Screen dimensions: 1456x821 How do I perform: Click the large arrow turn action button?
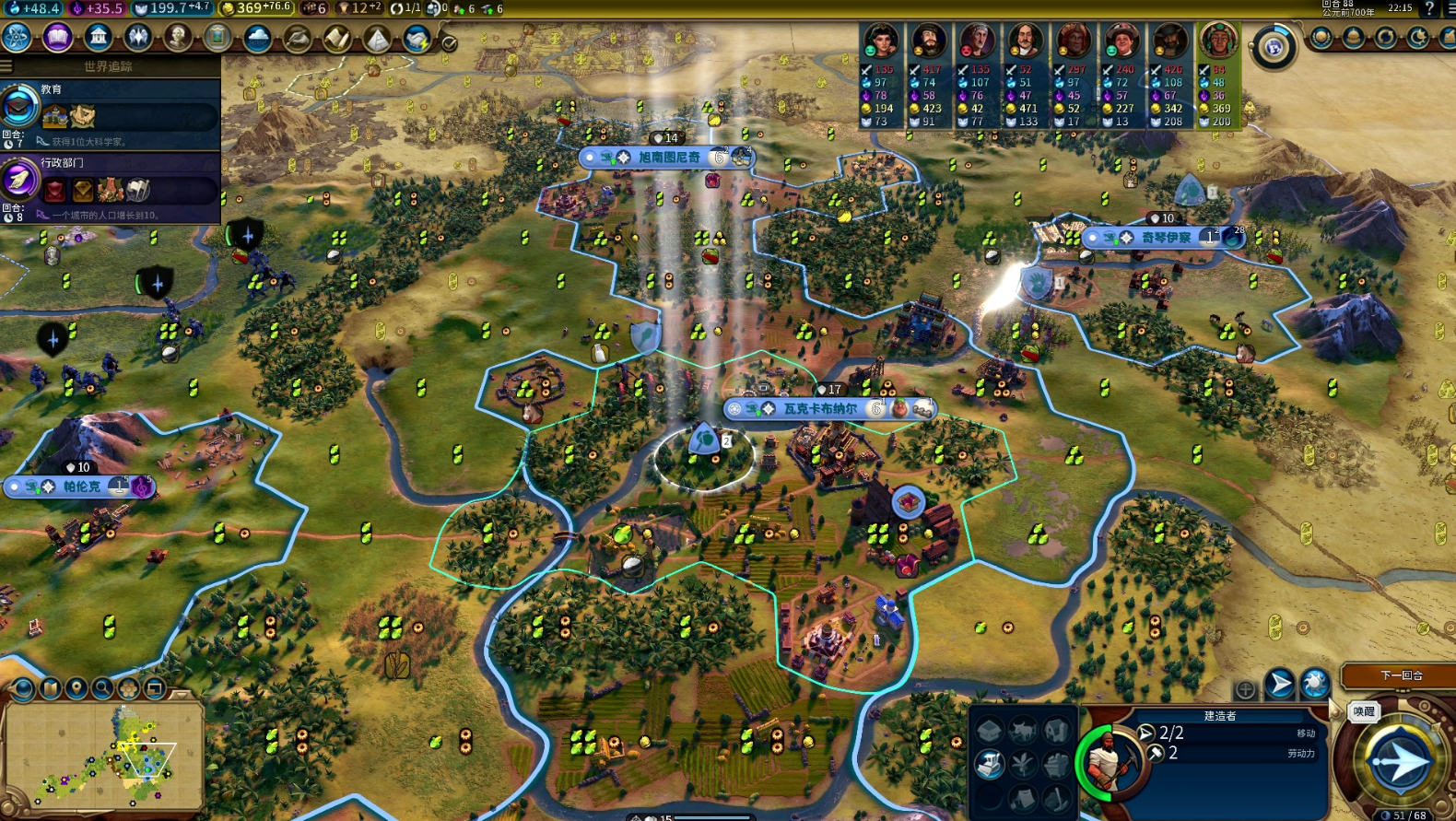1398,762
